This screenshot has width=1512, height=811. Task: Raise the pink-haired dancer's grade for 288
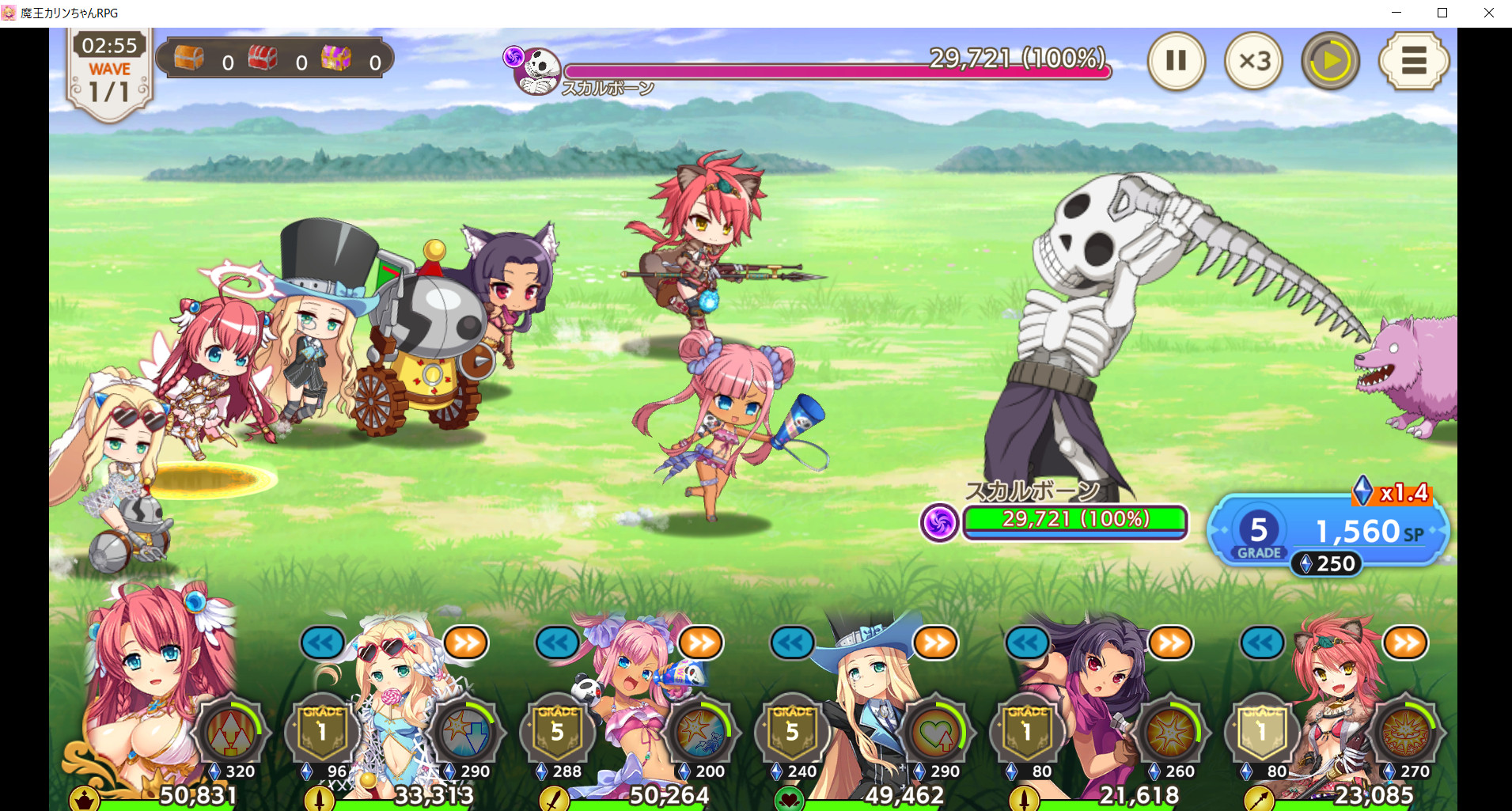coord(557,733)
